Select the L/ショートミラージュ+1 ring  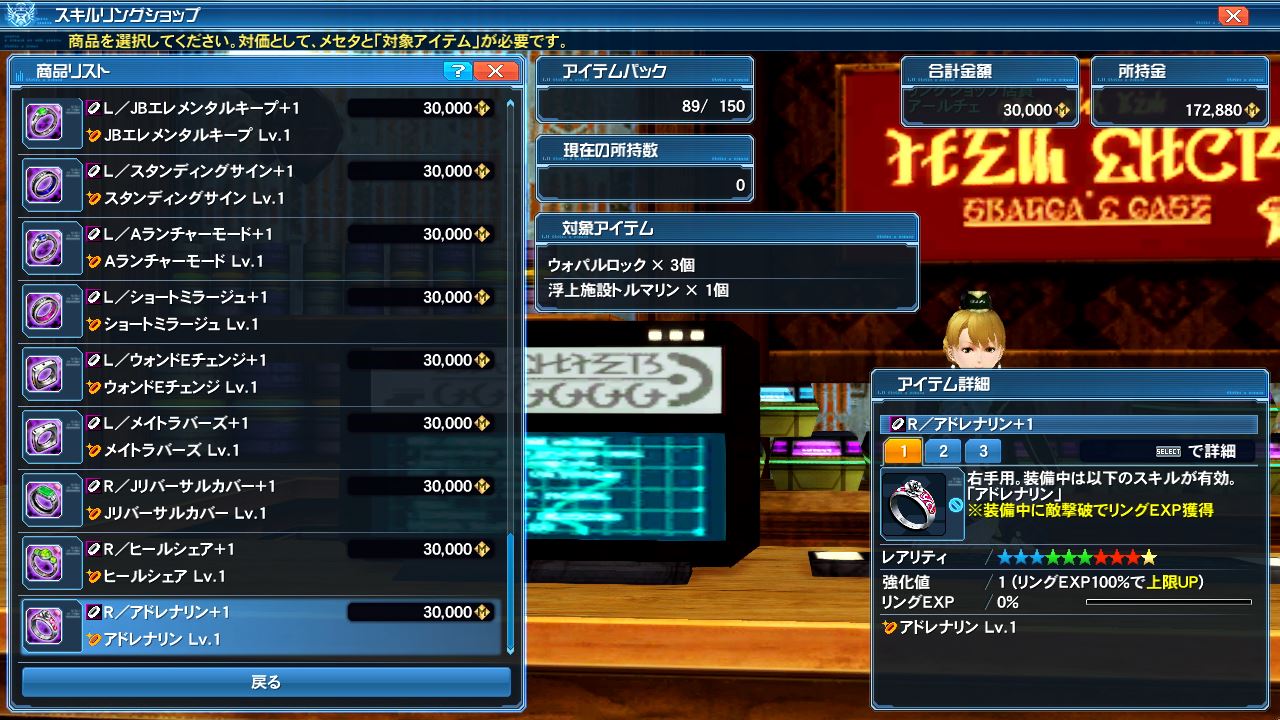click(x=260, y=310)
